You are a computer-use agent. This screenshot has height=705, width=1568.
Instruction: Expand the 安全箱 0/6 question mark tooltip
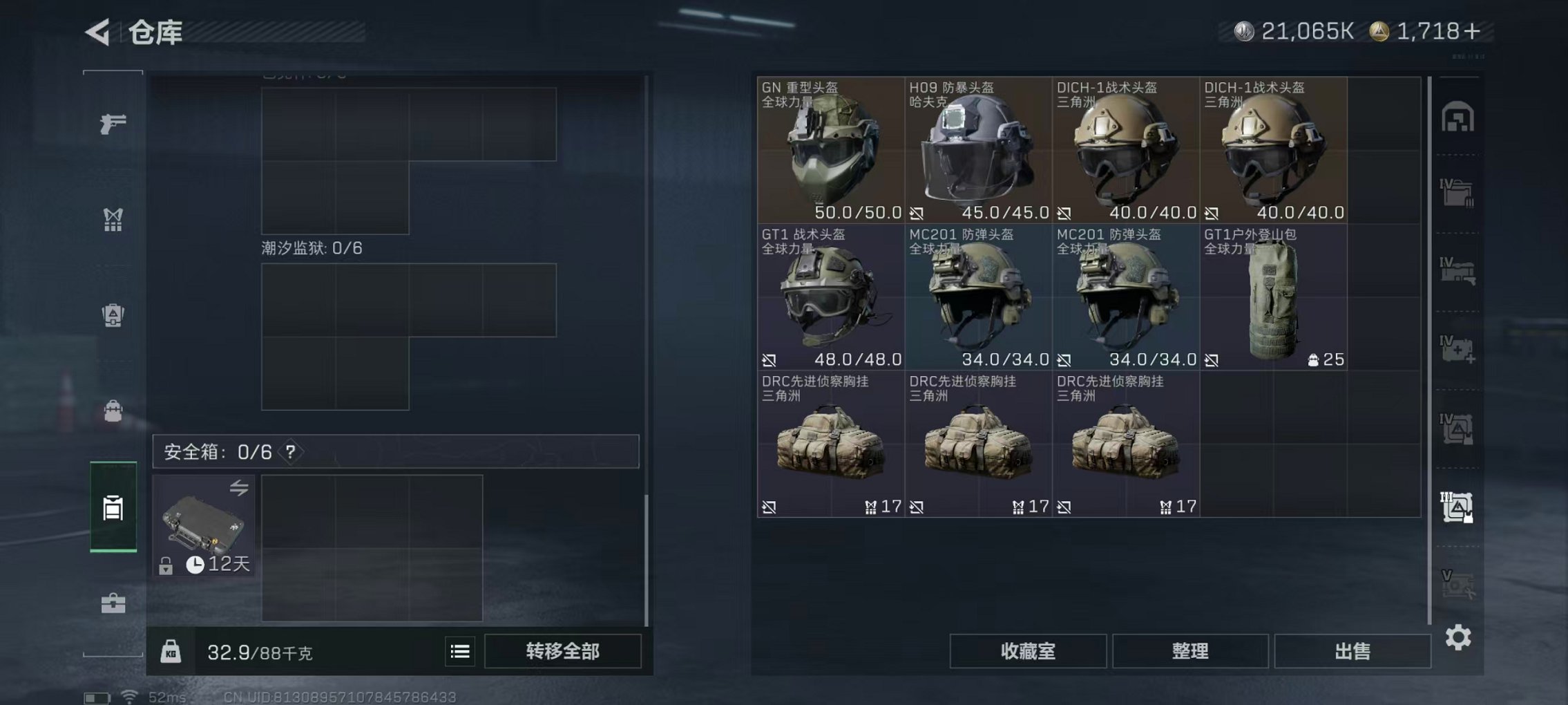(289, 453)
